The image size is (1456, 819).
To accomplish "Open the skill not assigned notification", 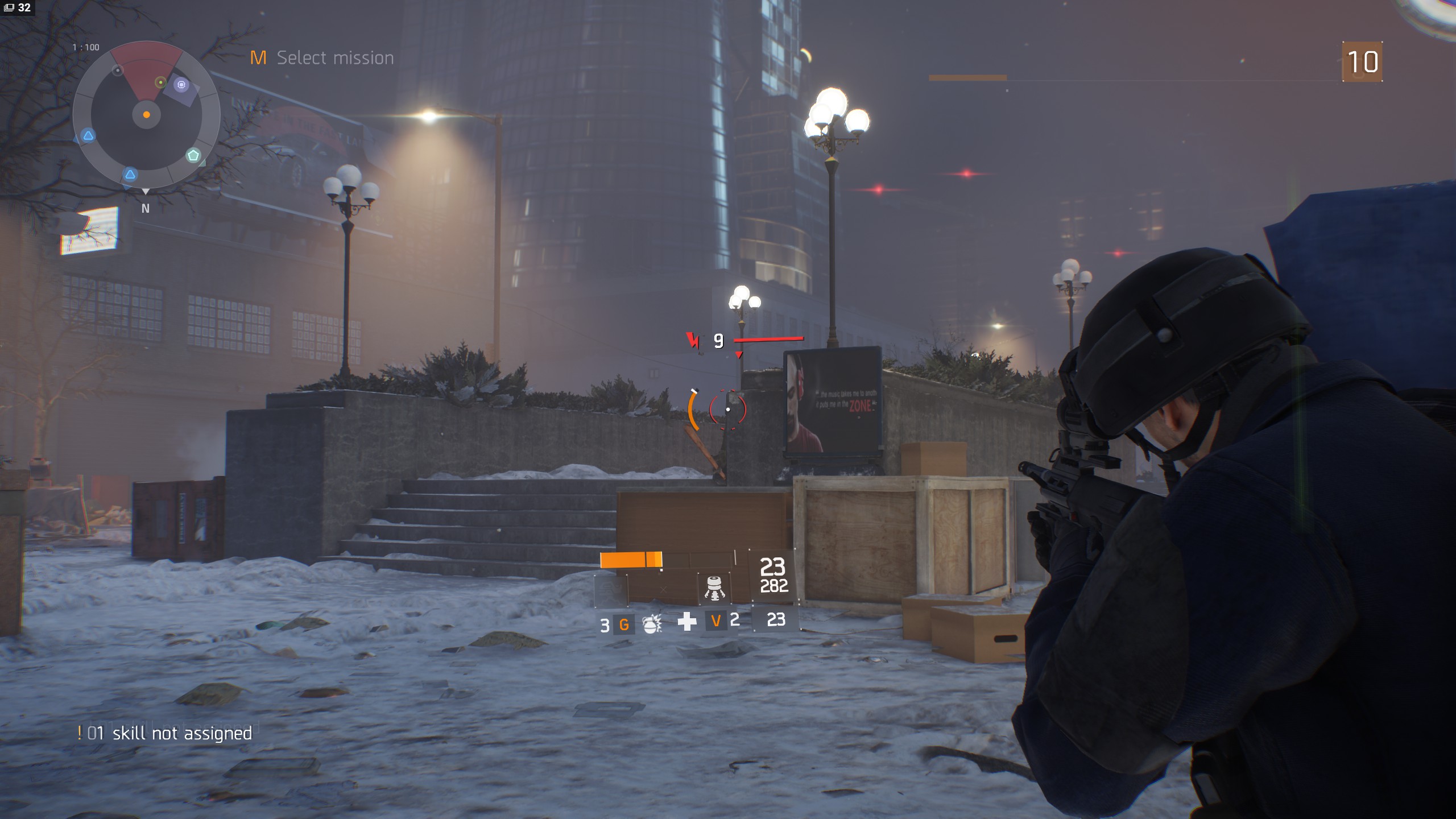I will [165, 733].
